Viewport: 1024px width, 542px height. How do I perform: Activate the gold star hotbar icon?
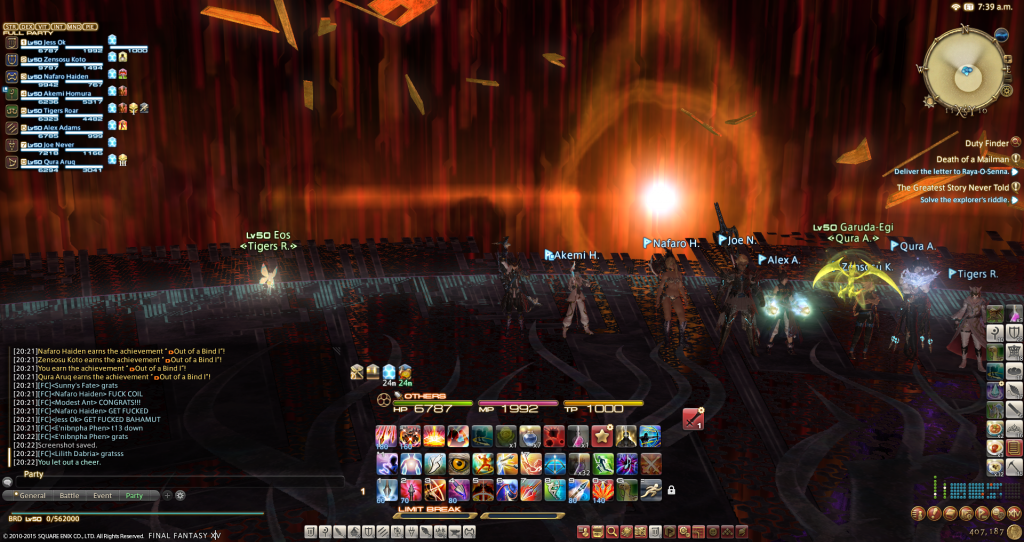pos(602,437)
